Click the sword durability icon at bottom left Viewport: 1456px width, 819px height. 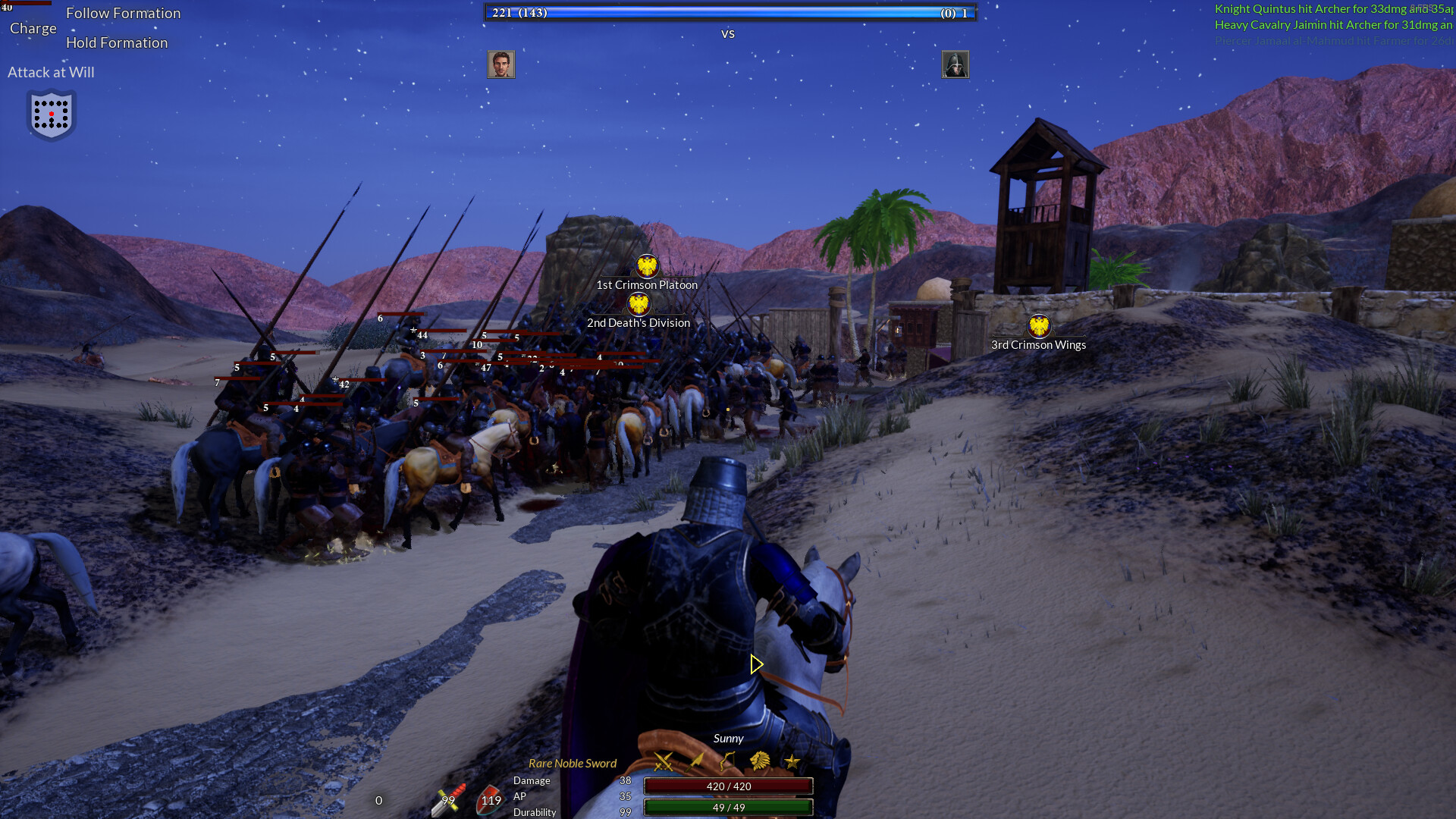tap(449, 800)
